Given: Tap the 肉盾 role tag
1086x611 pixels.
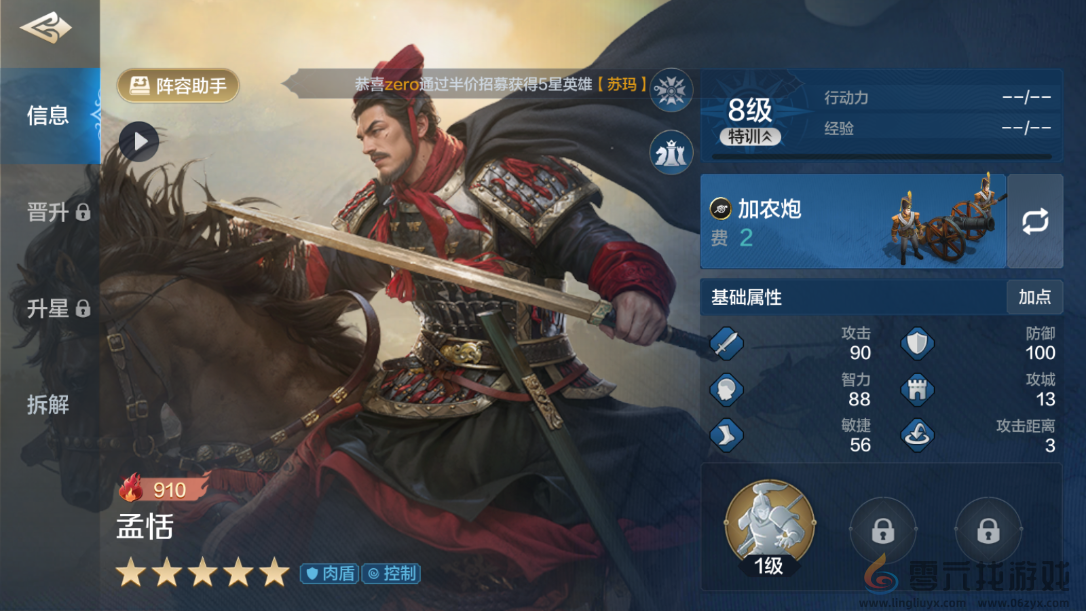Looking at the screenshot, I should [329, 574].
